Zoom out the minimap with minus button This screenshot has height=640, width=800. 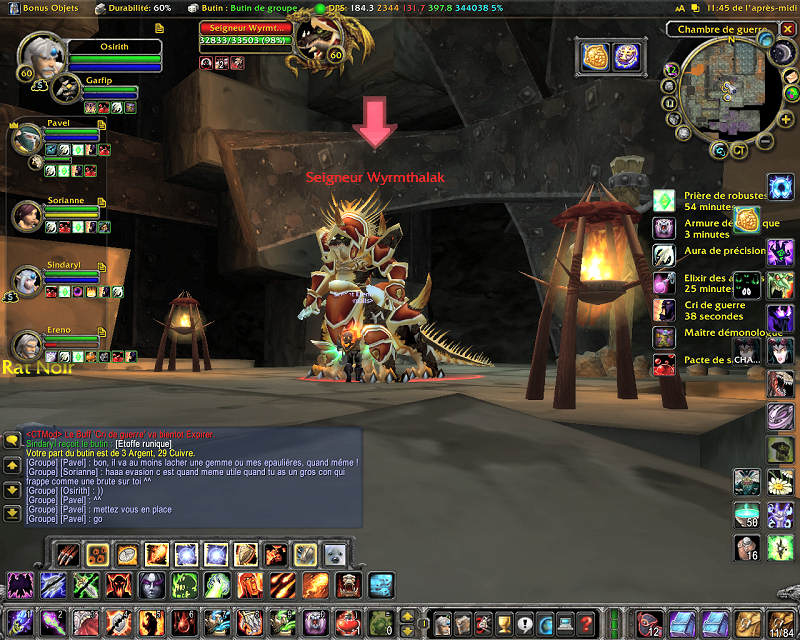click(x=766, y=137)
